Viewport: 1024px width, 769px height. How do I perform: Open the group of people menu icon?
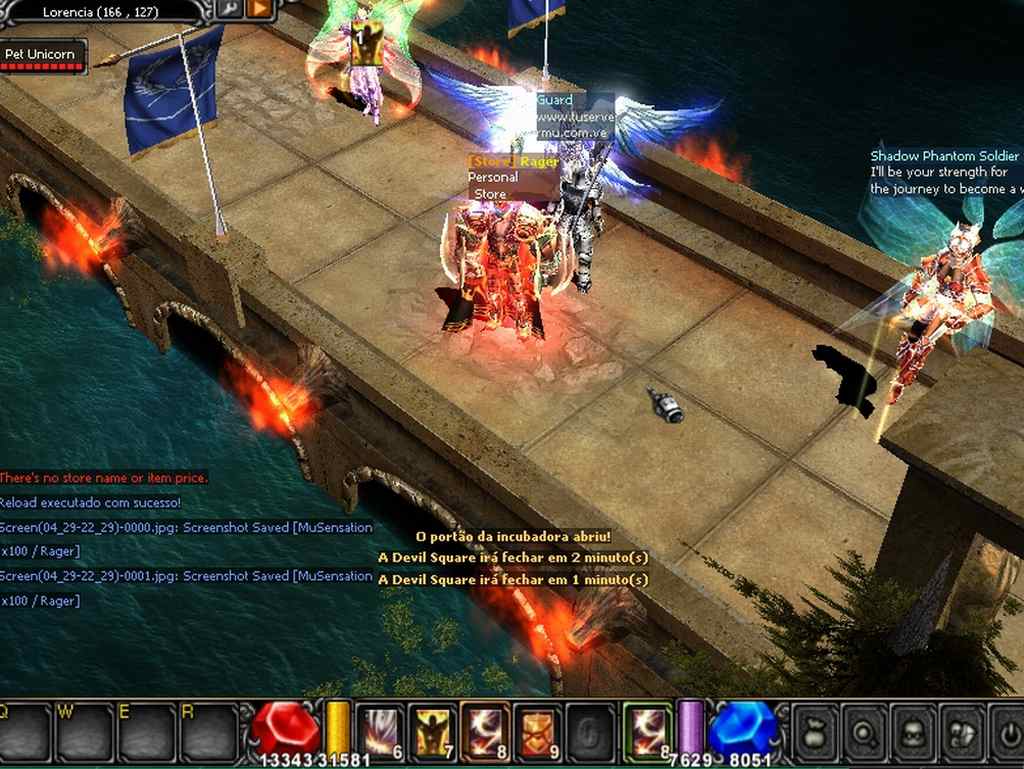click(961, 733)
